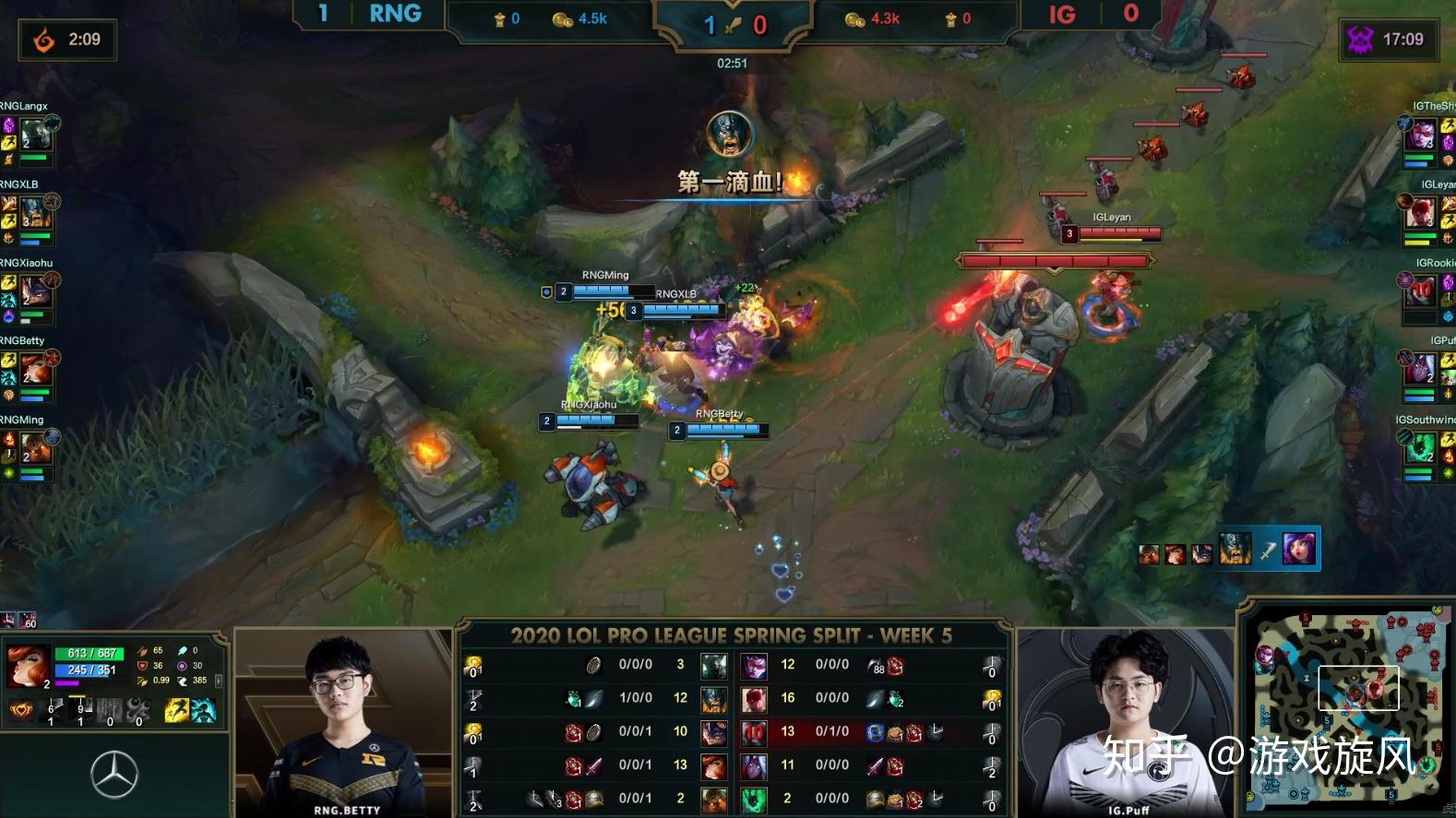The width and height of the screenshot is (1456, 818).
Task: Select the attack damage stat icon
Action: click(x=142, y=651)
